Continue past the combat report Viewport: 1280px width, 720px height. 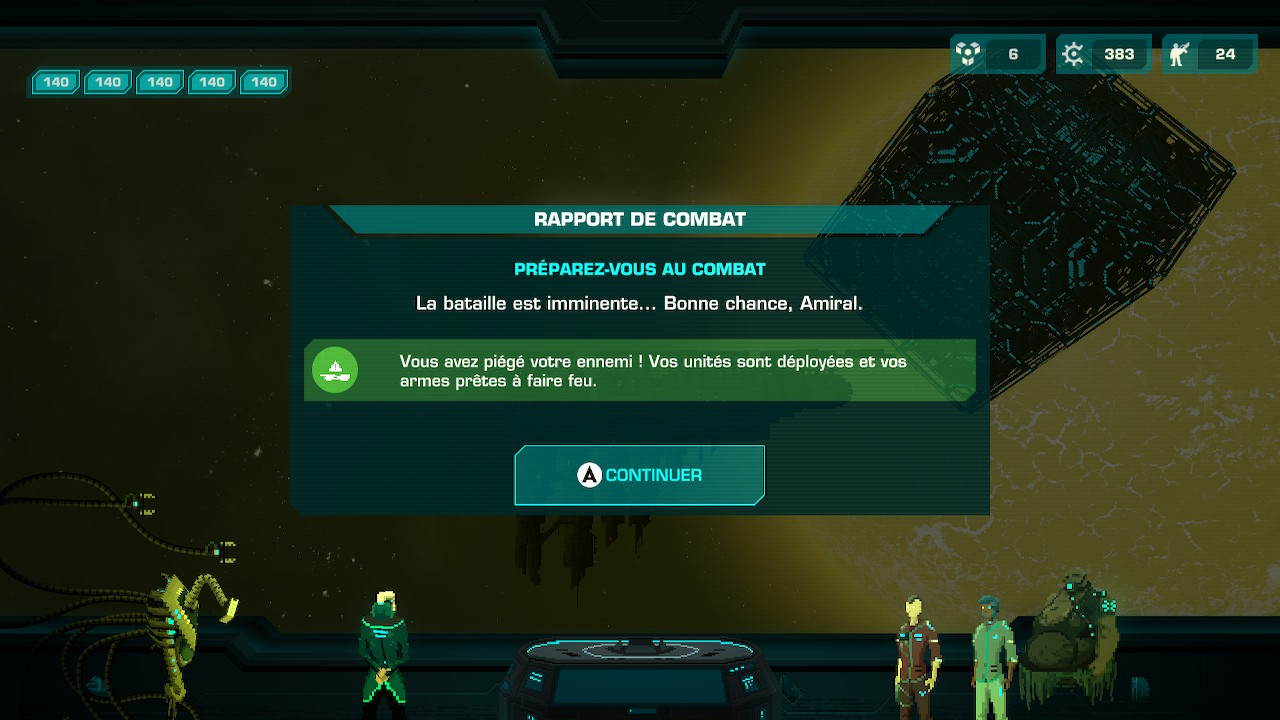(639, 475)
